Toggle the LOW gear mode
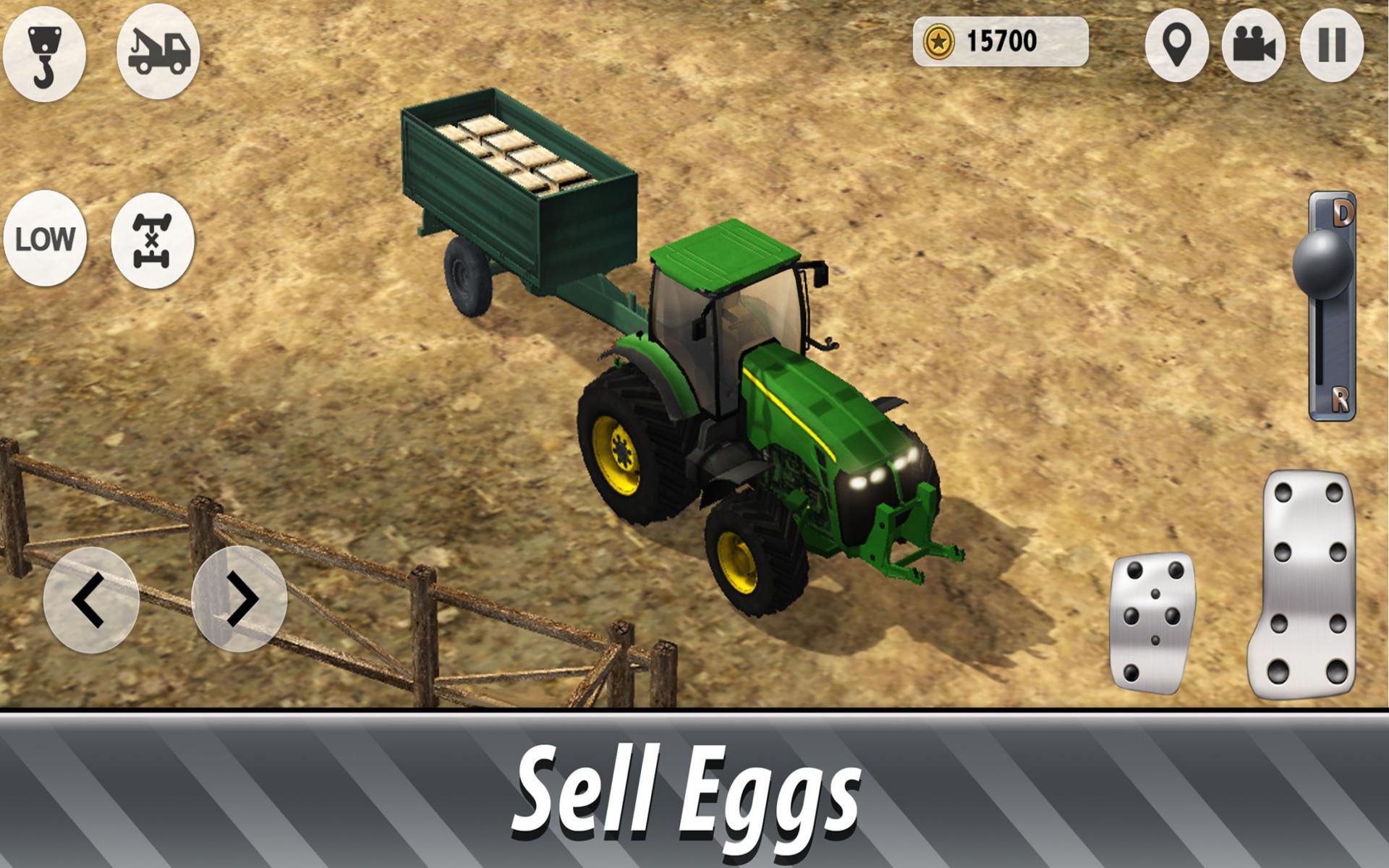The image size is (1389, 868). (45, 237)
